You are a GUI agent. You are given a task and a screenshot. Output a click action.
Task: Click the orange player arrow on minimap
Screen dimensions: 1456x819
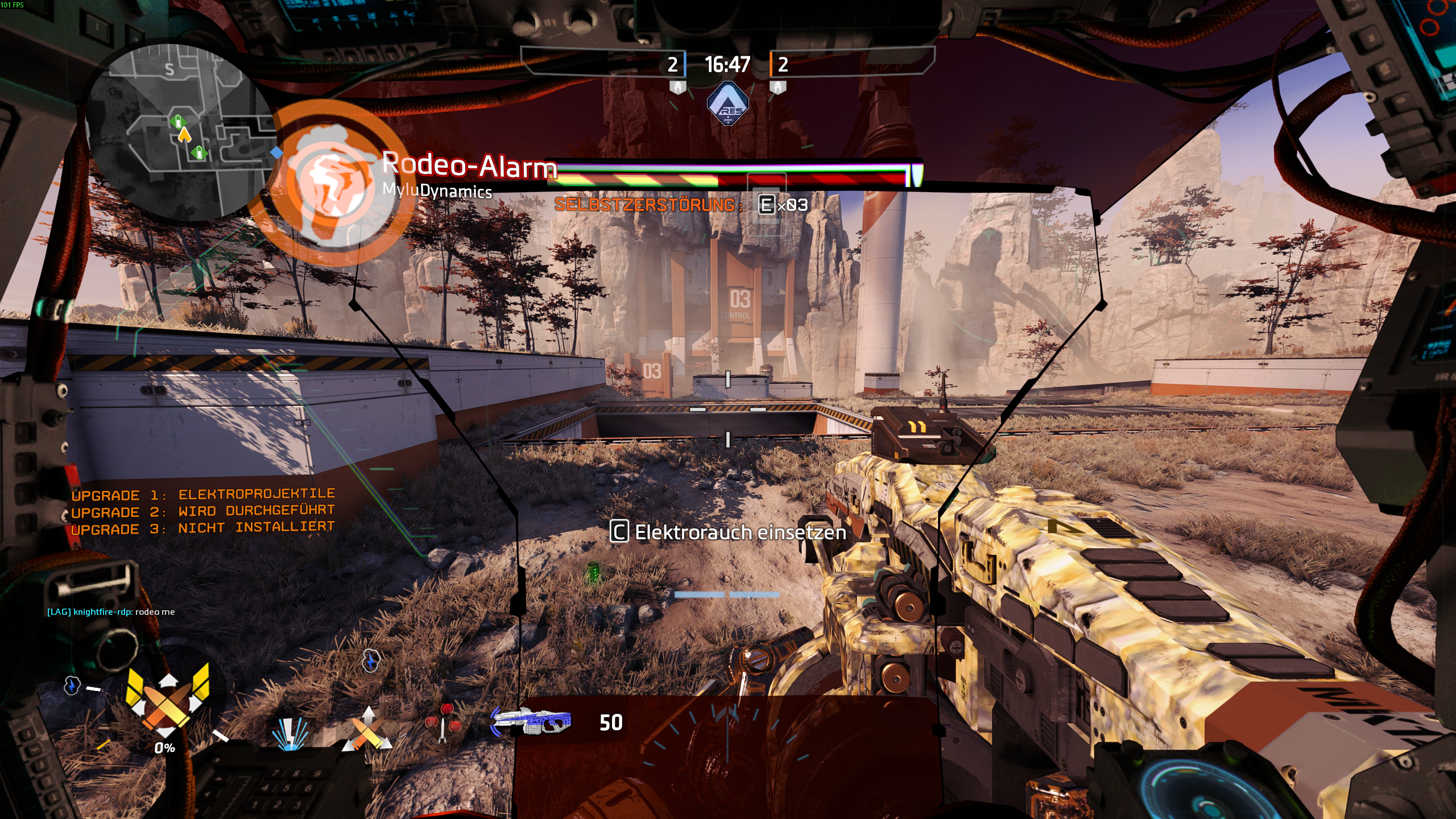(184, 135)
